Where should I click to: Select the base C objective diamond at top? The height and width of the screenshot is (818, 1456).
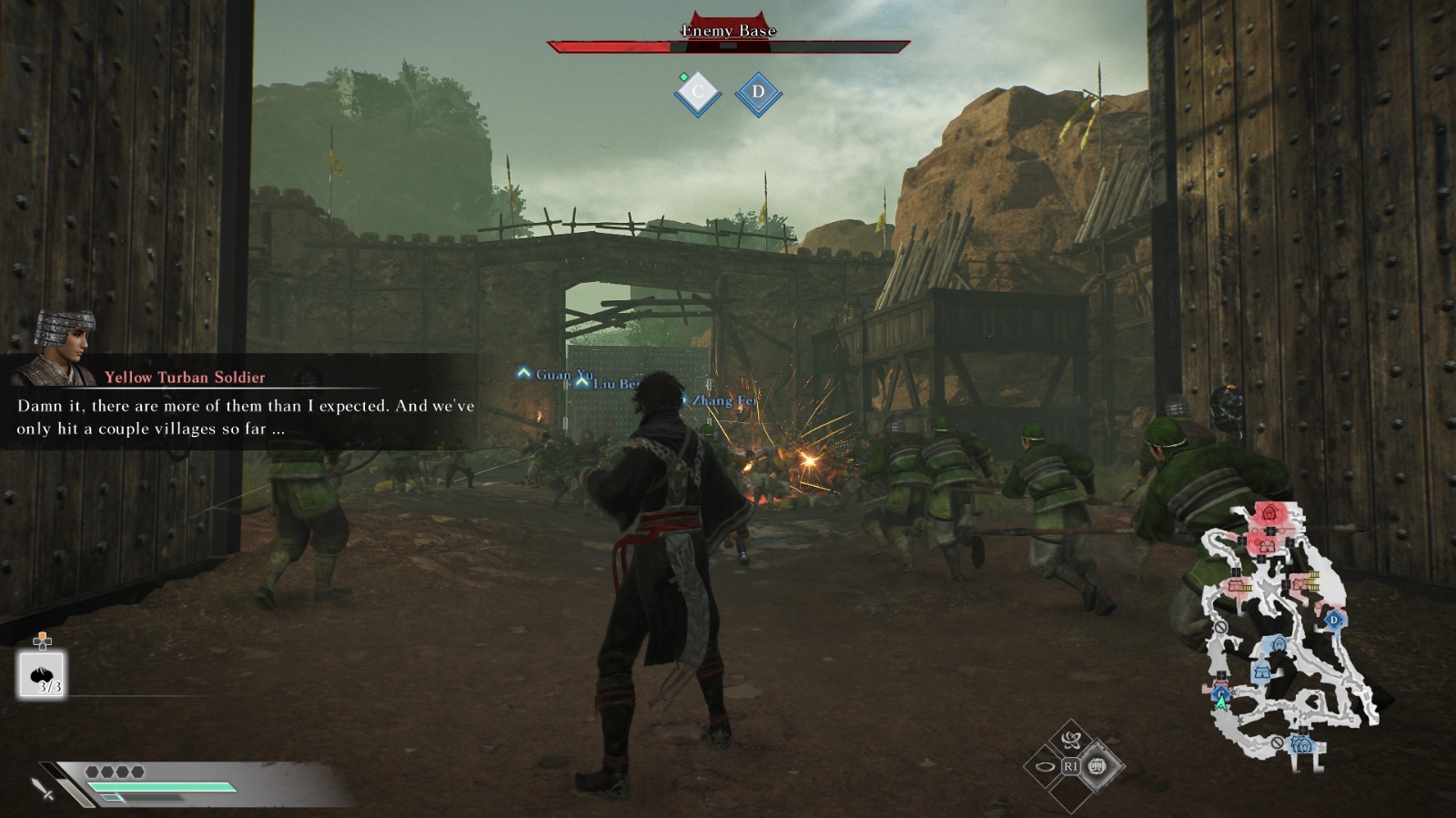click(x=698, y=93)
